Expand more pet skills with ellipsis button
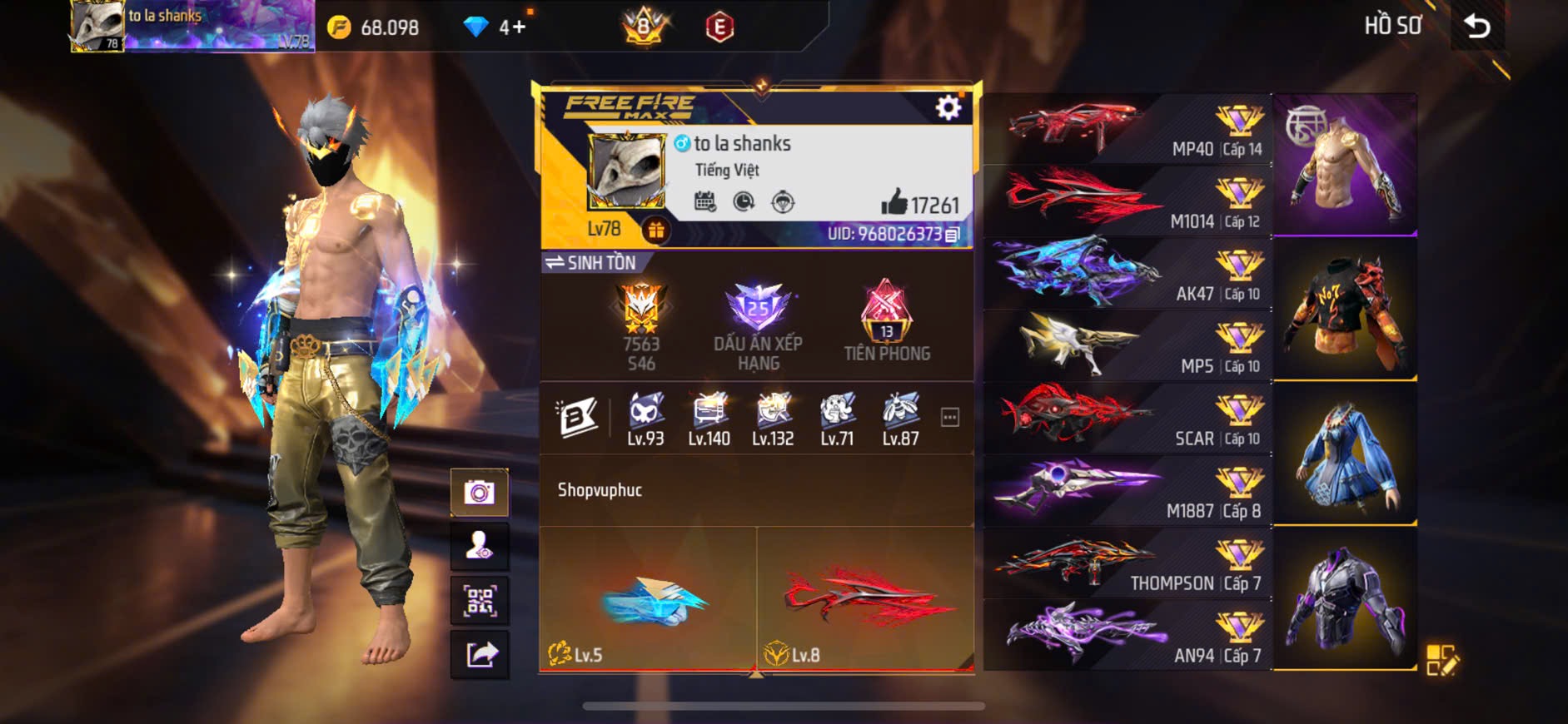Viewport: 1568px width, 724px height. pos(949,417)
